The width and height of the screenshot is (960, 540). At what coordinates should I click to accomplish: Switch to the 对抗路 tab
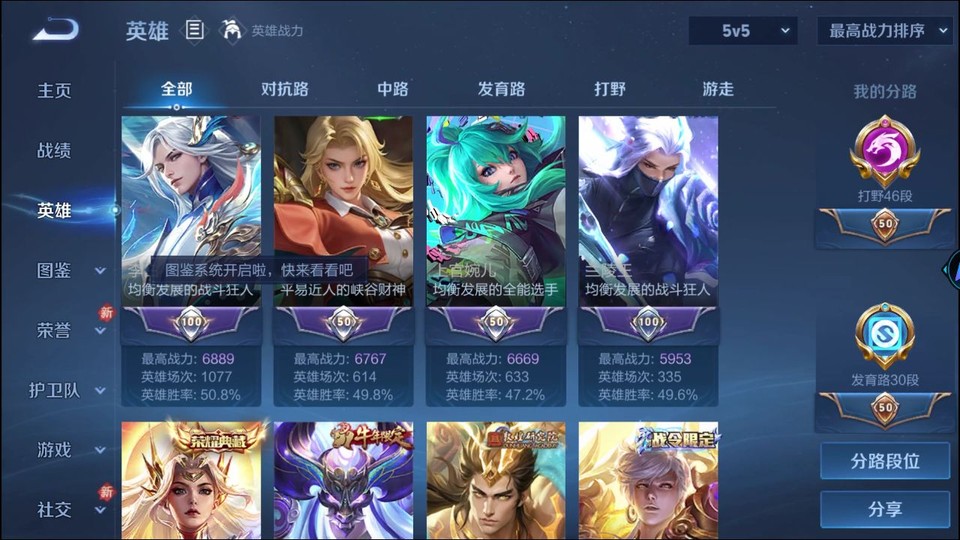click(x=285, y=89)
